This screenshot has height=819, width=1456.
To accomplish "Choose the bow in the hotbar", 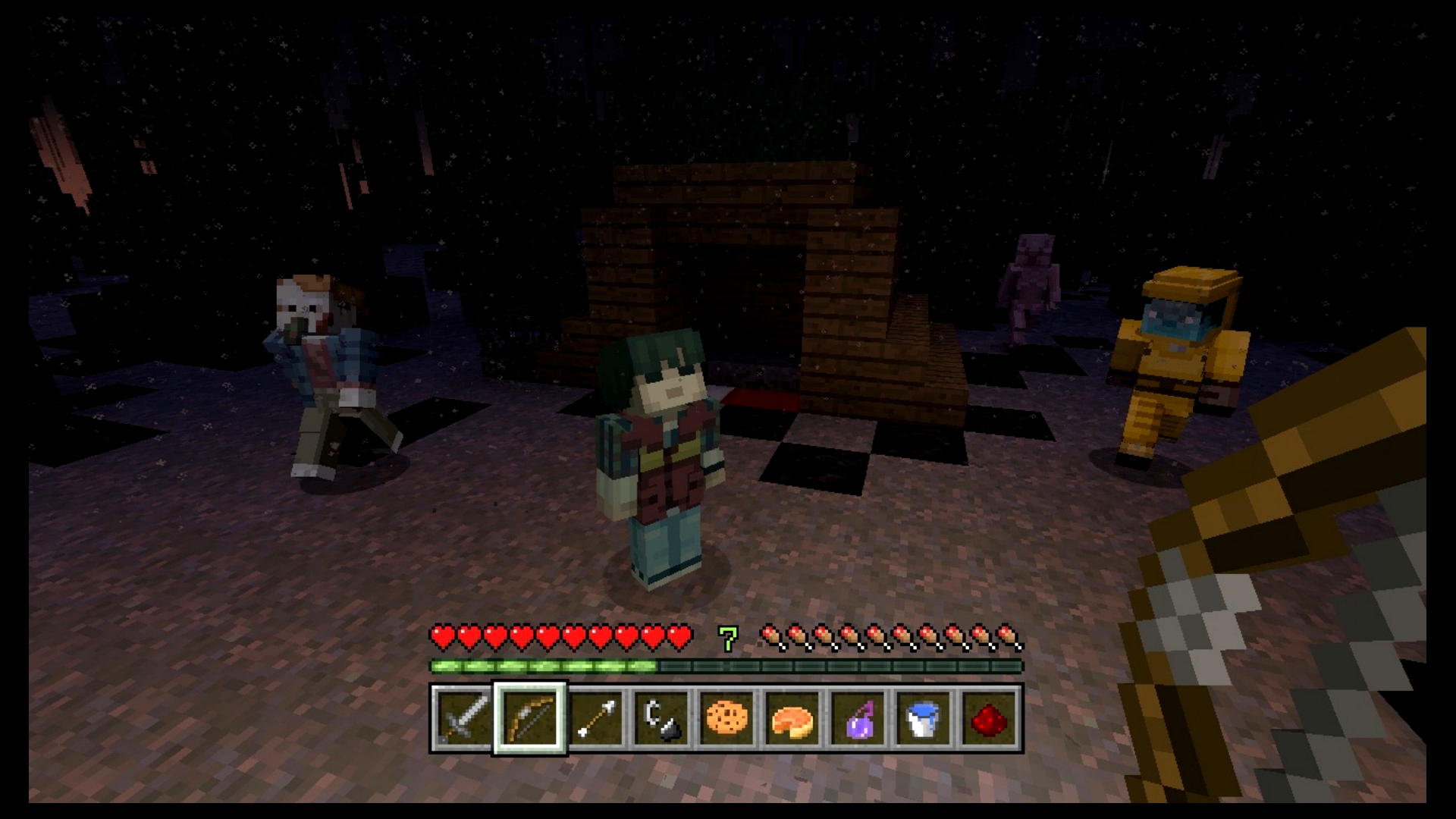I will pyautogui.click(x=529, y=717).
